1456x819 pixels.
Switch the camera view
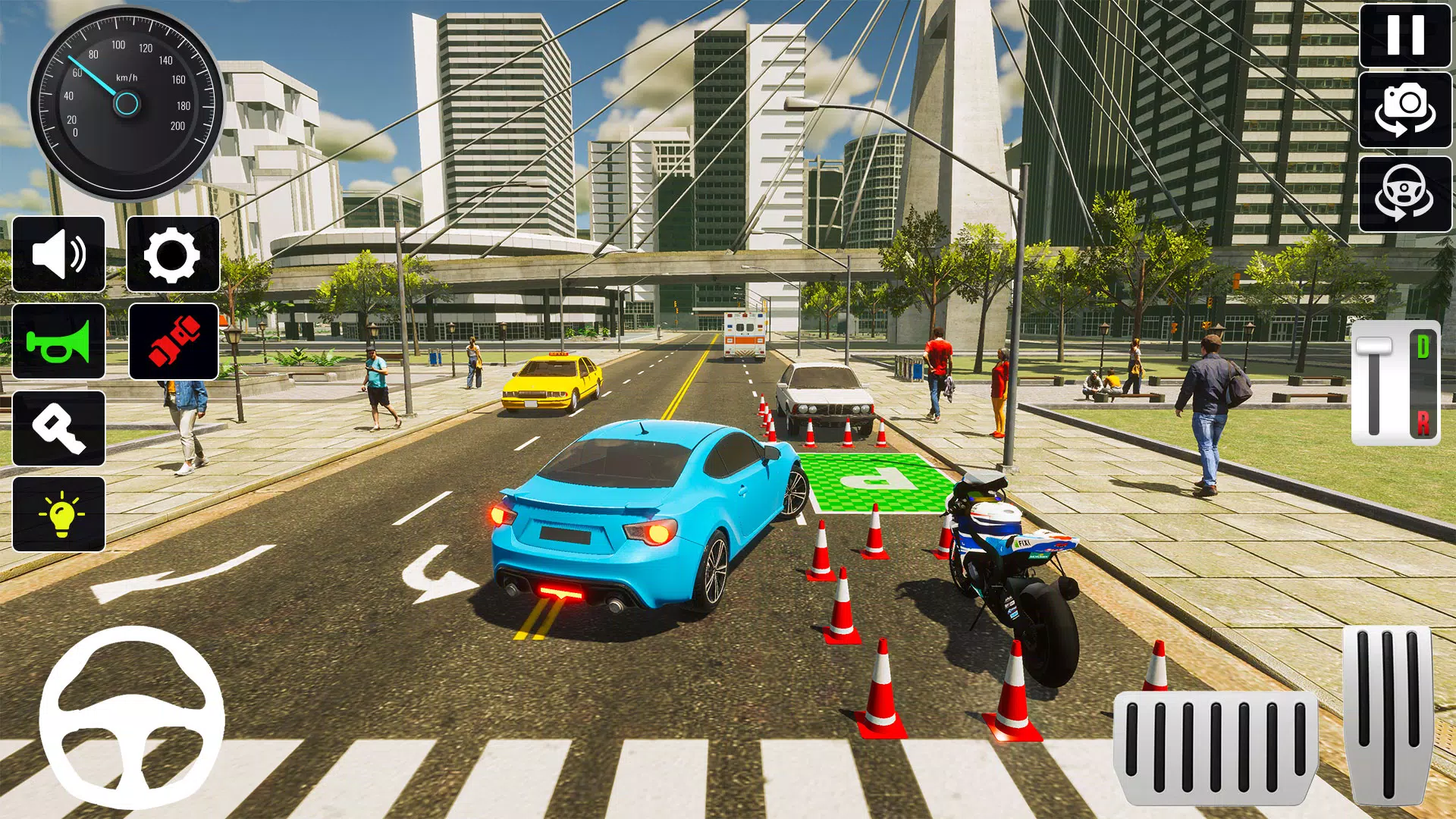click(1405, 110)
